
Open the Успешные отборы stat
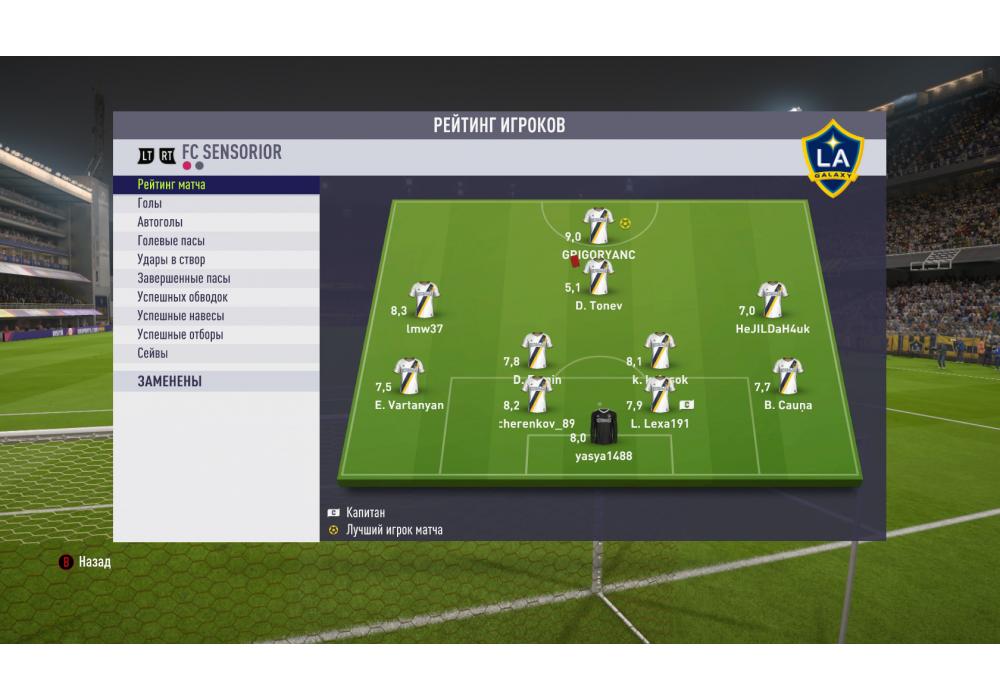pos(180,335)
